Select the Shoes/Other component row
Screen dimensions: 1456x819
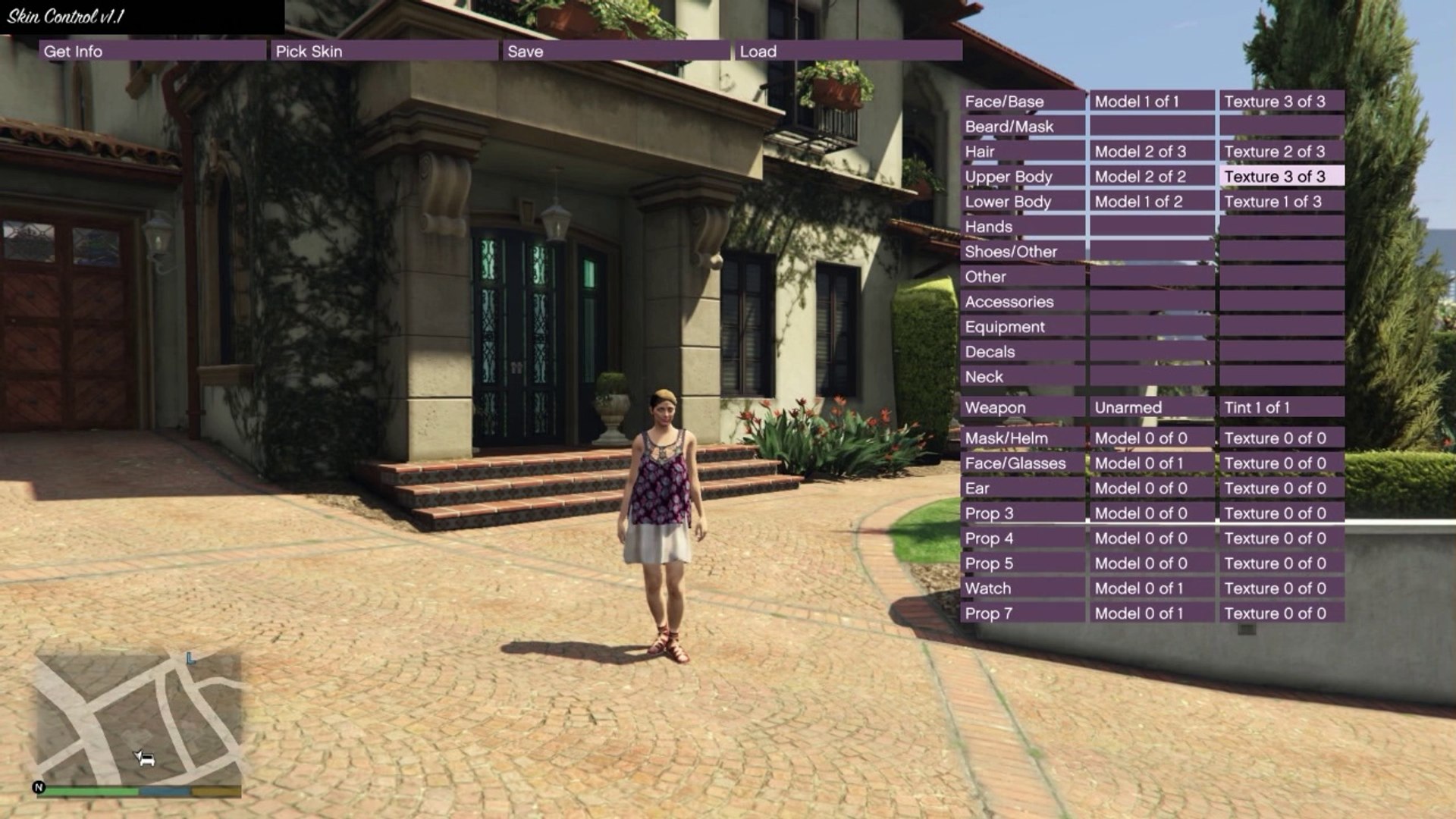pos(1022,251)
